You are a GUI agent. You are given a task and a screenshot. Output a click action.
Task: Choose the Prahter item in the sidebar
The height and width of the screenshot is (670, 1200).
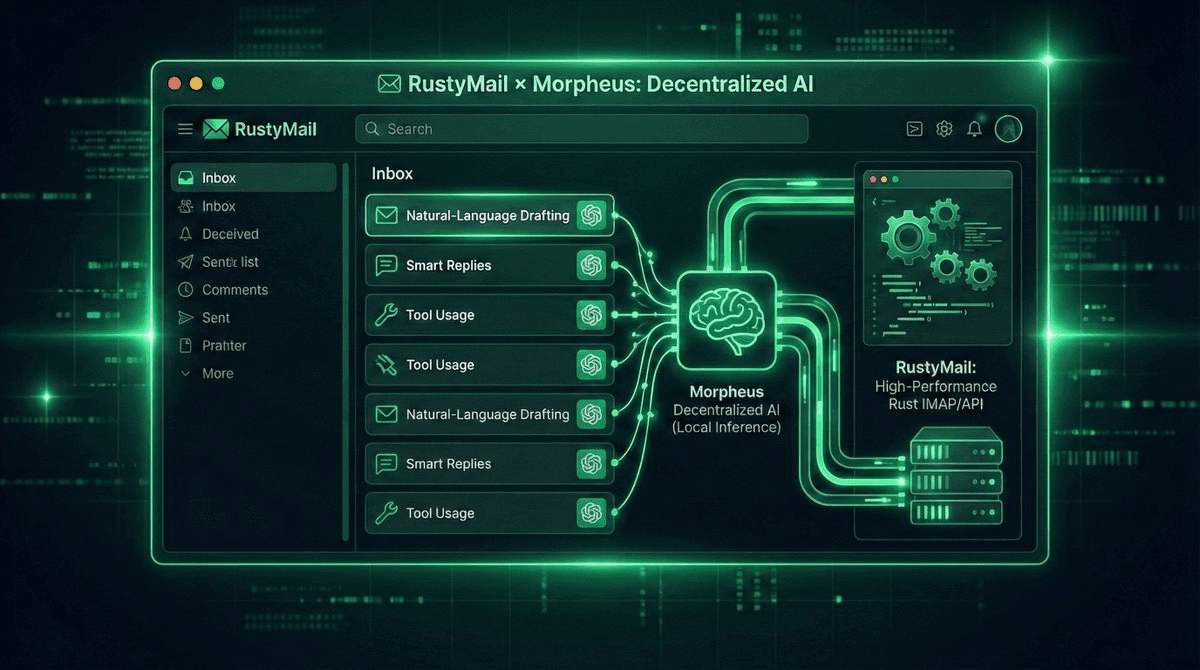click(x=224, y=346)
